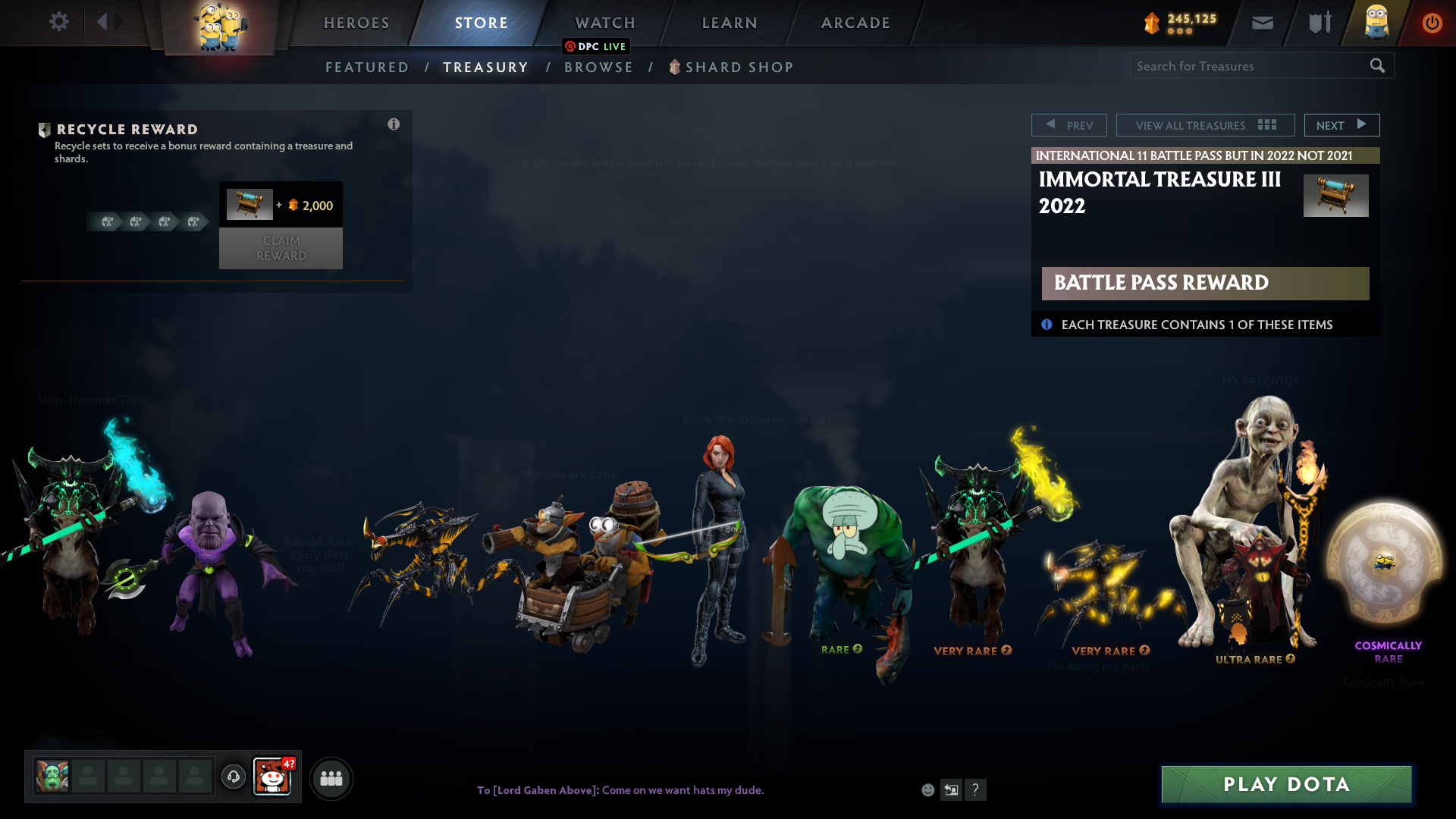Click the search magnifier in Treasures search
Viewport: 1456px width, 819px height.
click(1378, 66)
